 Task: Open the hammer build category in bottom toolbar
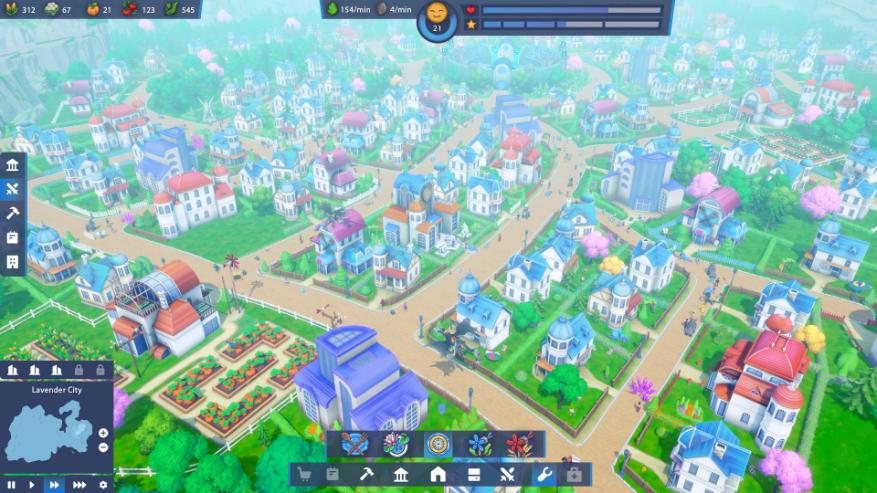(x=367, y=475)
